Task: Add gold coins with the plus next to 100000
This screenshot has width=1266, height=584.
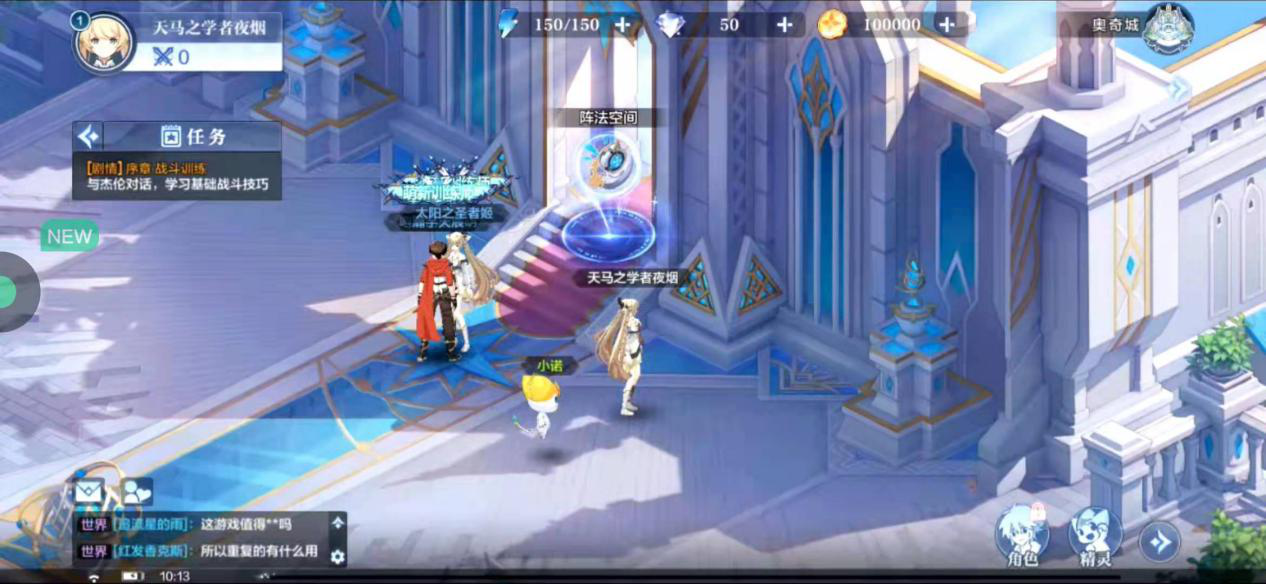Action: click(946, 25)
